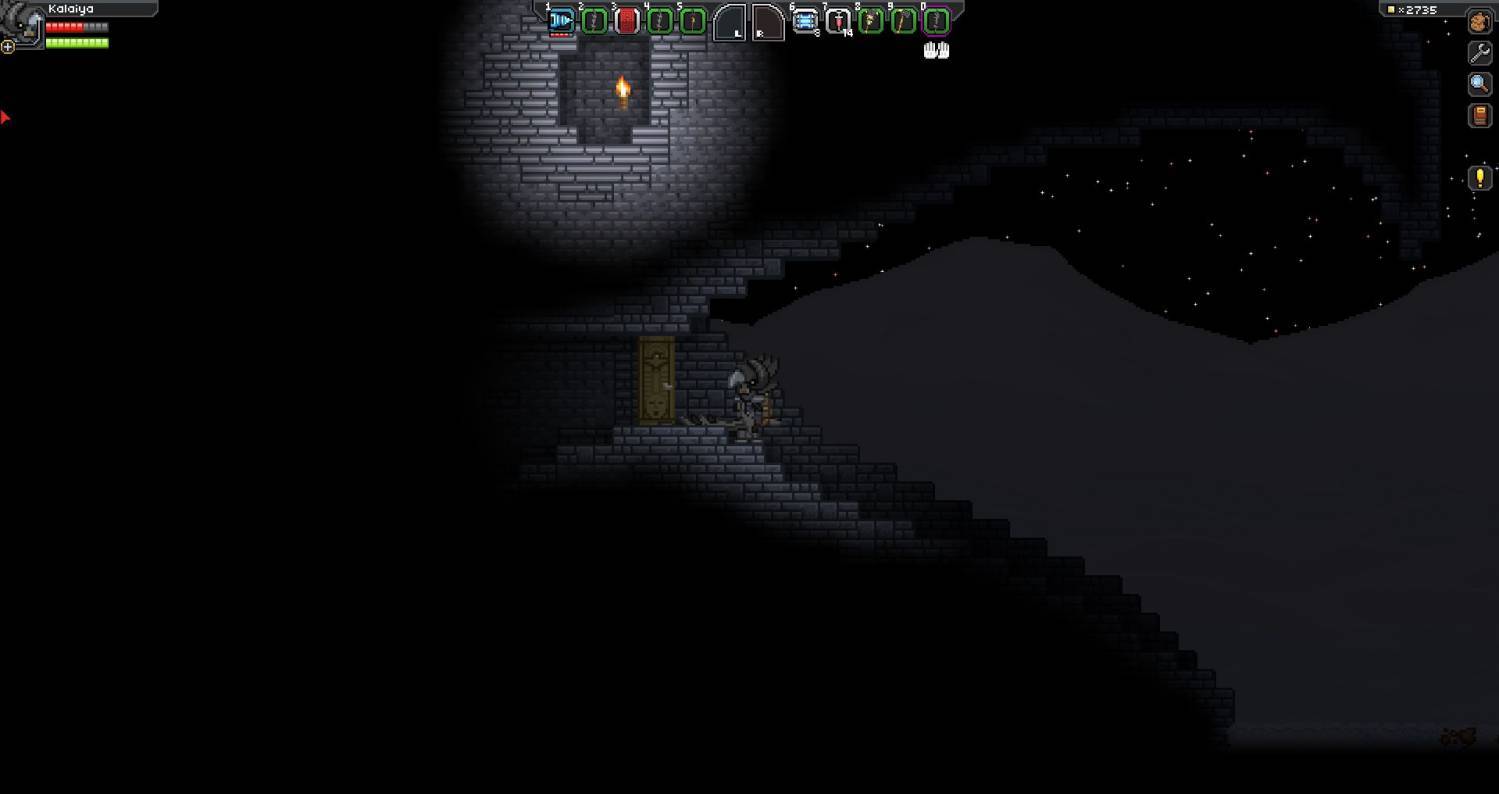
Task: Open the red codex book
Action: tap(1479, 116)
